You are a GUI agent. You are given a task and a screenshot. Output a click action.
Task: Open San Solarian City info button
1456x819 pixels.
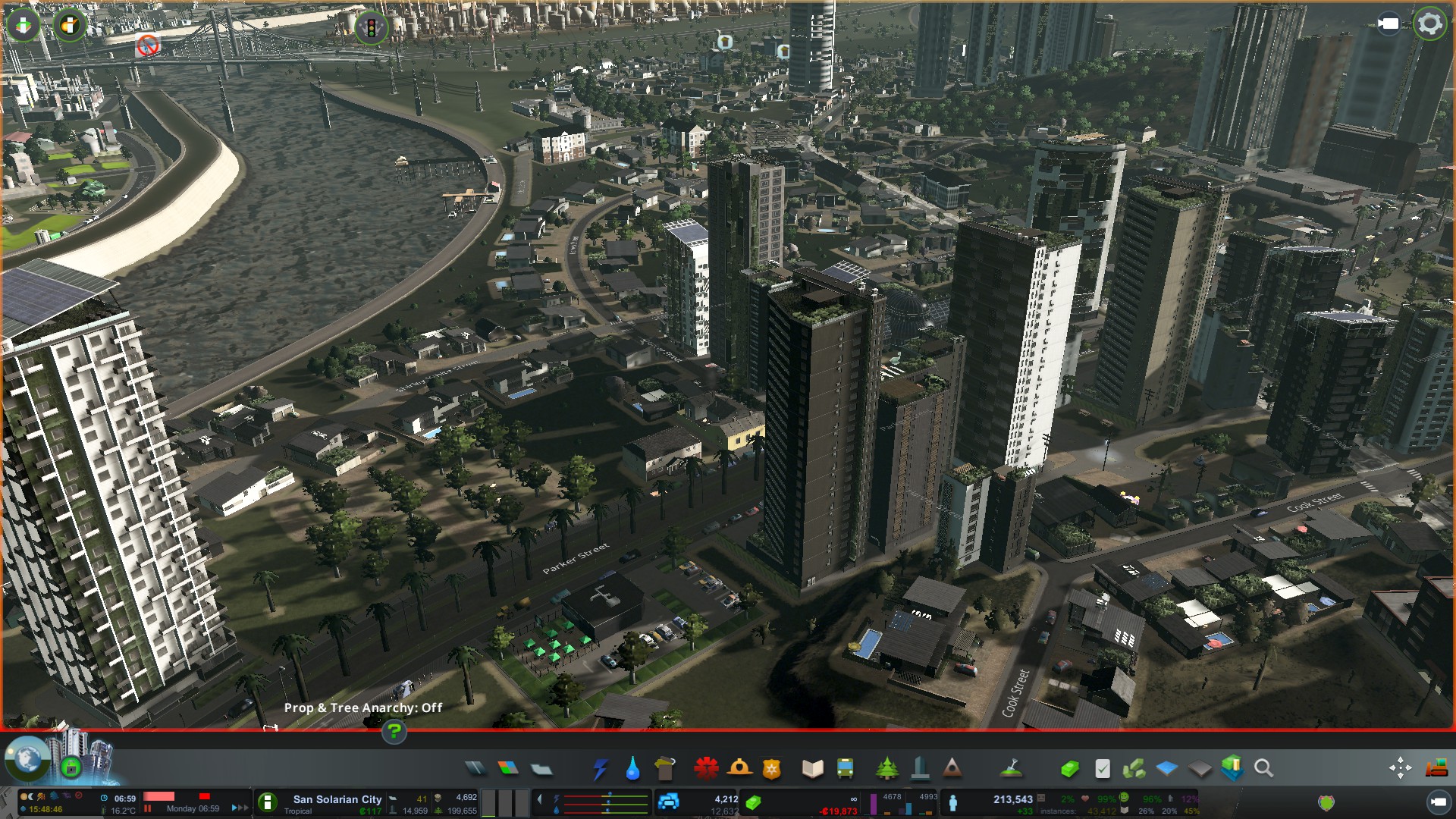tap(267, 802)
